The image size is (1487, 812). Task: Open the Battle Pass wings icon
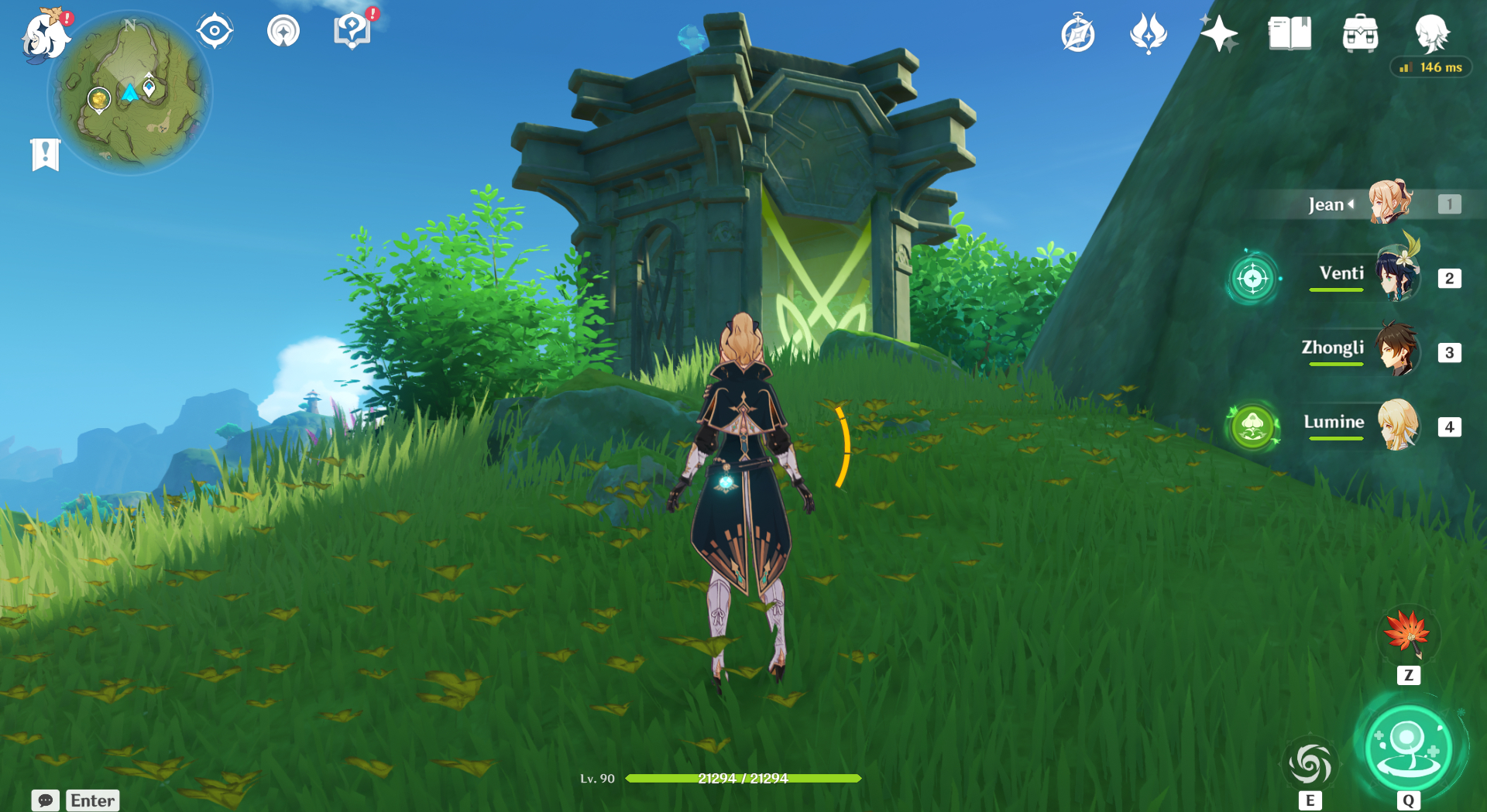point(1148,33)
